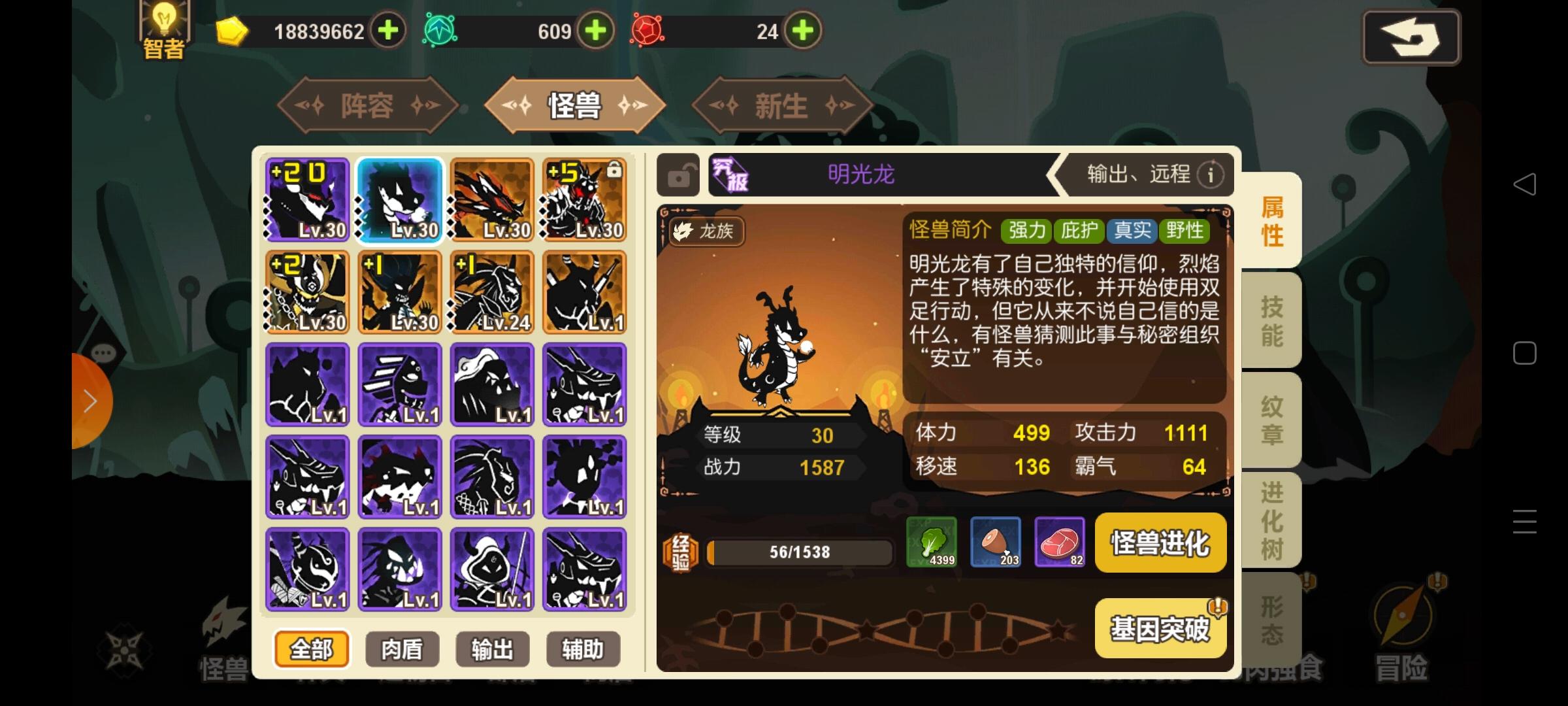This screenshot has width=1568, height=706.
Task: Tap the lock icon beside 明光龙 name
Action: coord(676,175)
